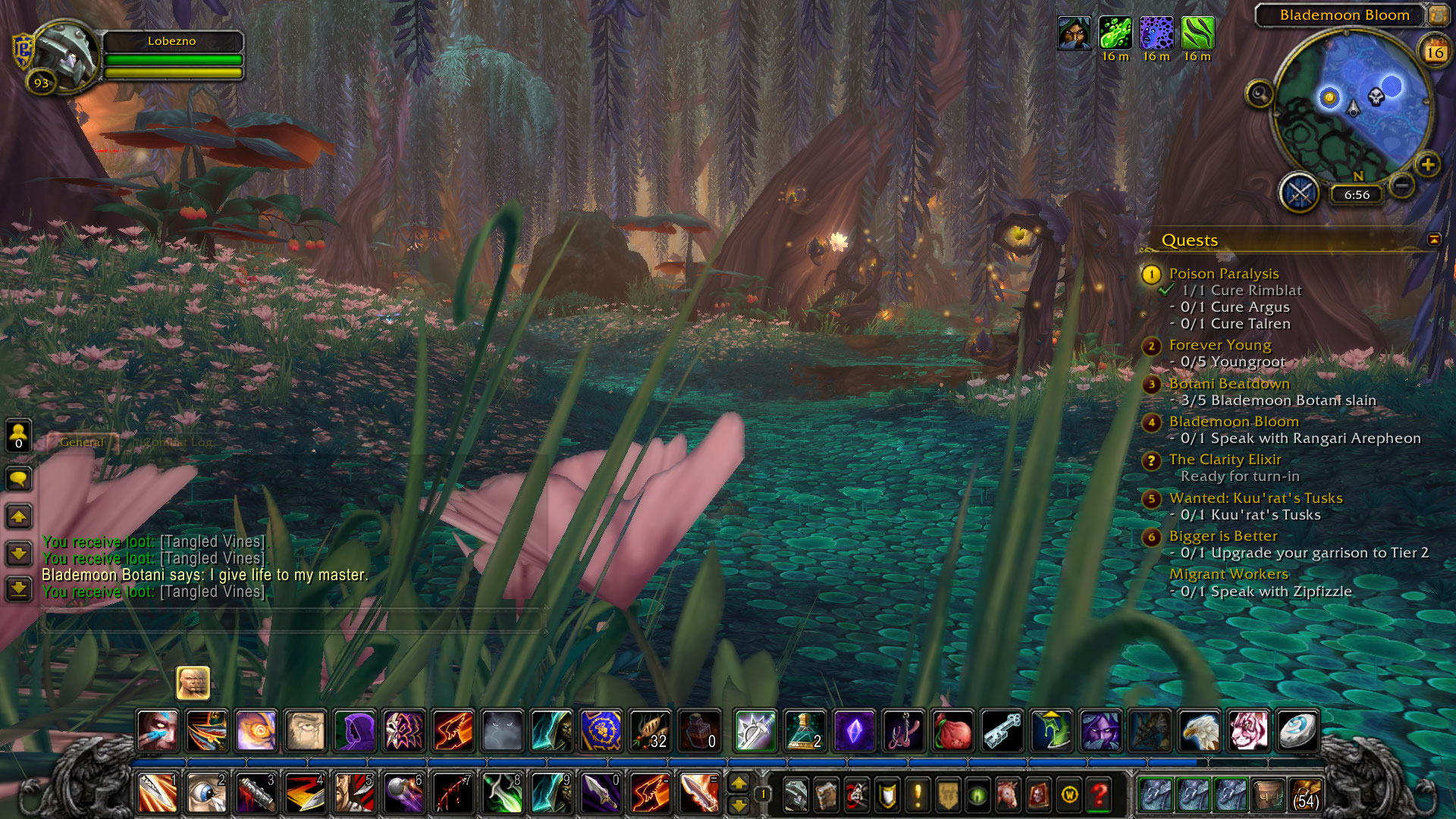Click Lobezno's player portrait

(x=64, y=57)
